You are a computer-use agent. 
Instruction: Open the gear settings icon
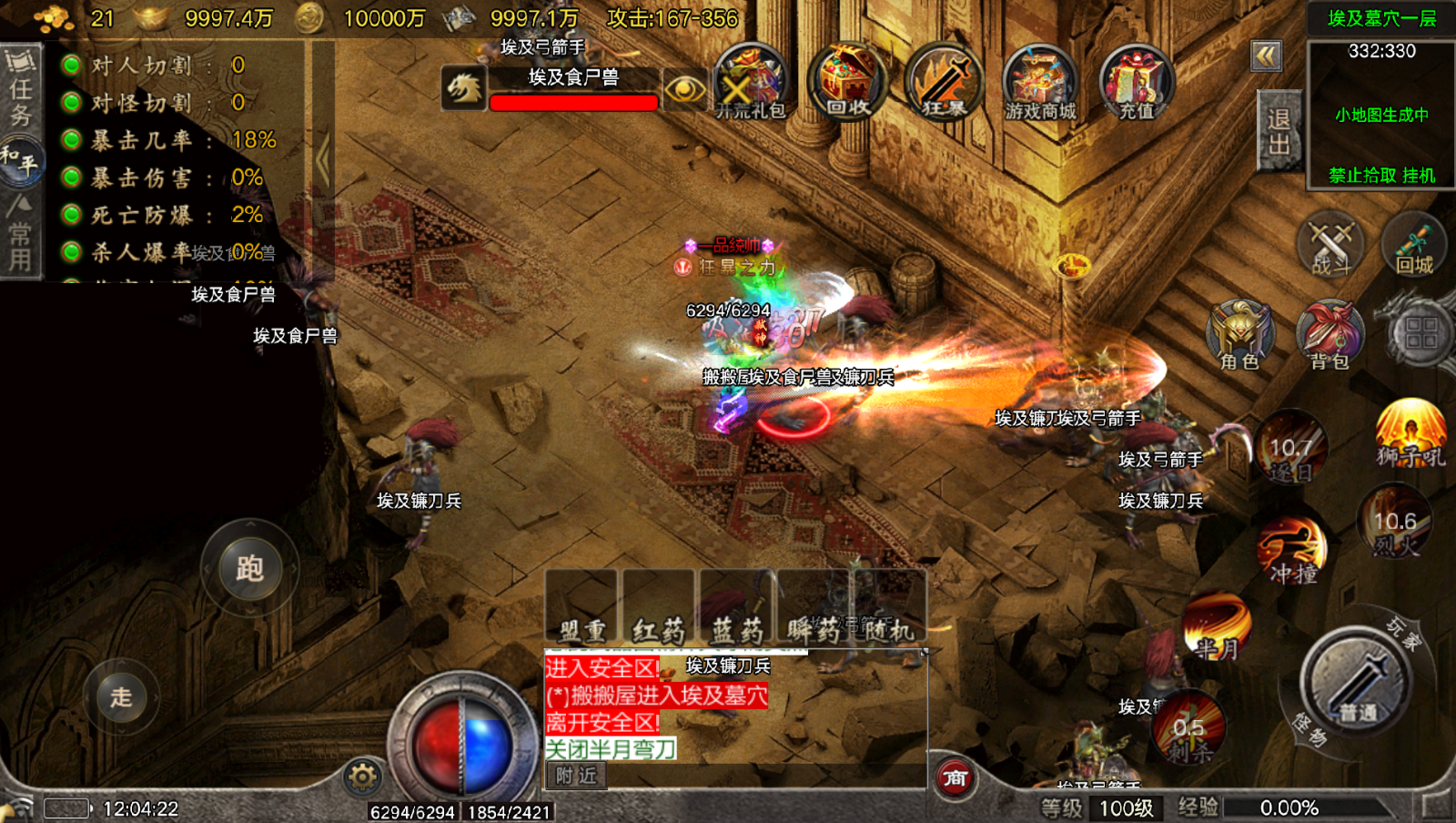(362, 777)
